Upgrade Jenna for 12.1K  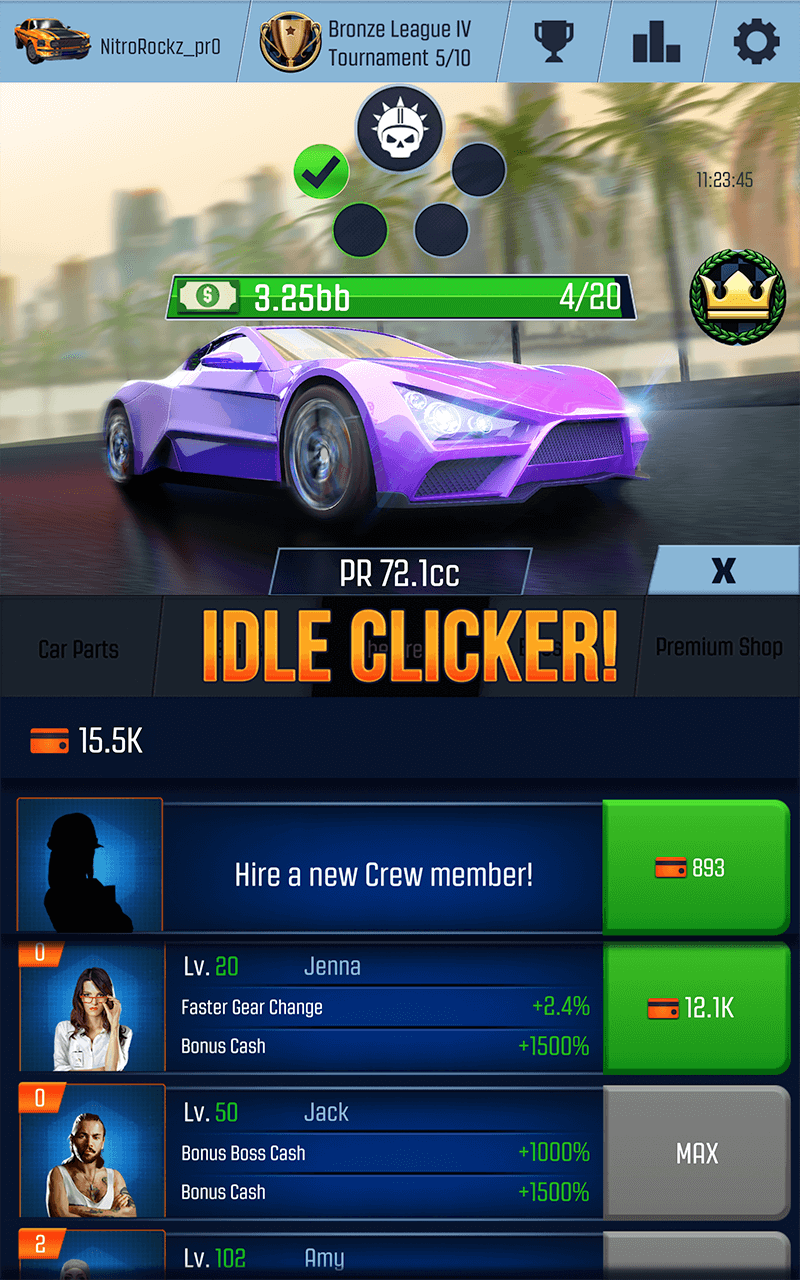[696, 1008]
